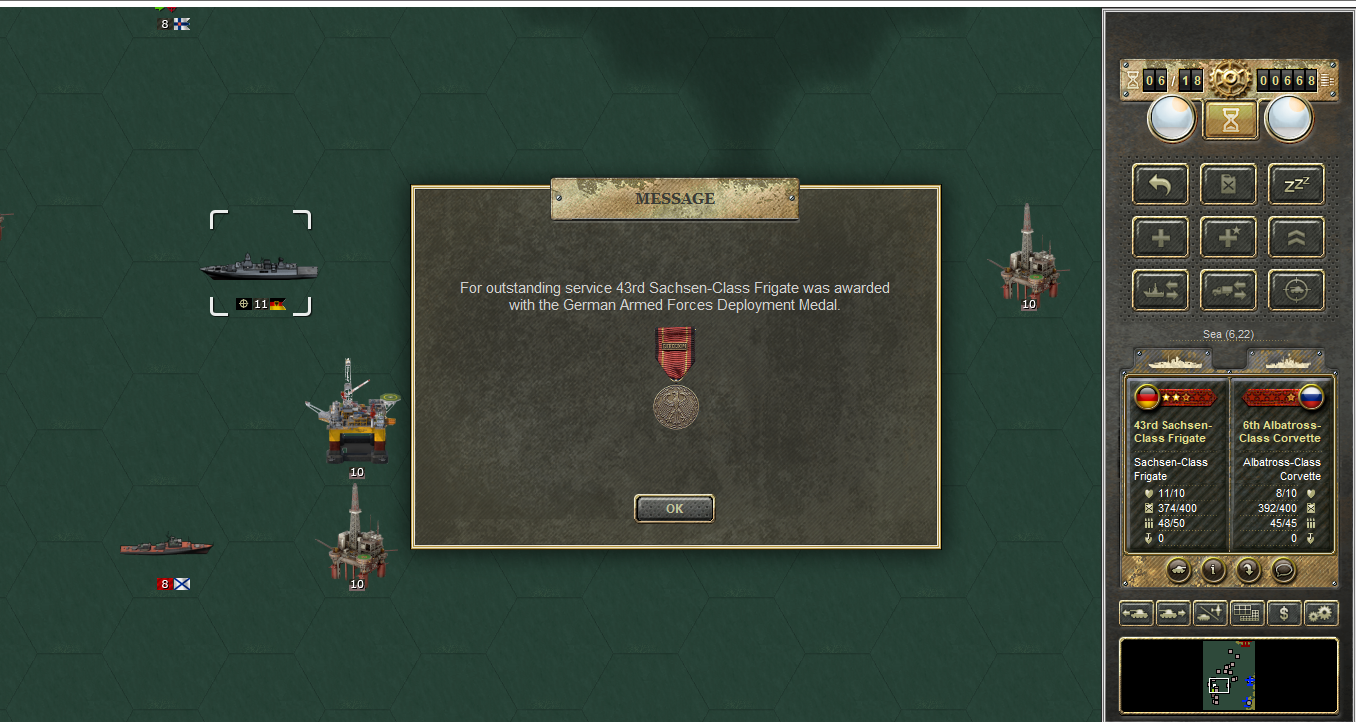This screenshot has height=722, width=1356.
Task: Click the plus sign replacements button
Action: (1160, 238)
